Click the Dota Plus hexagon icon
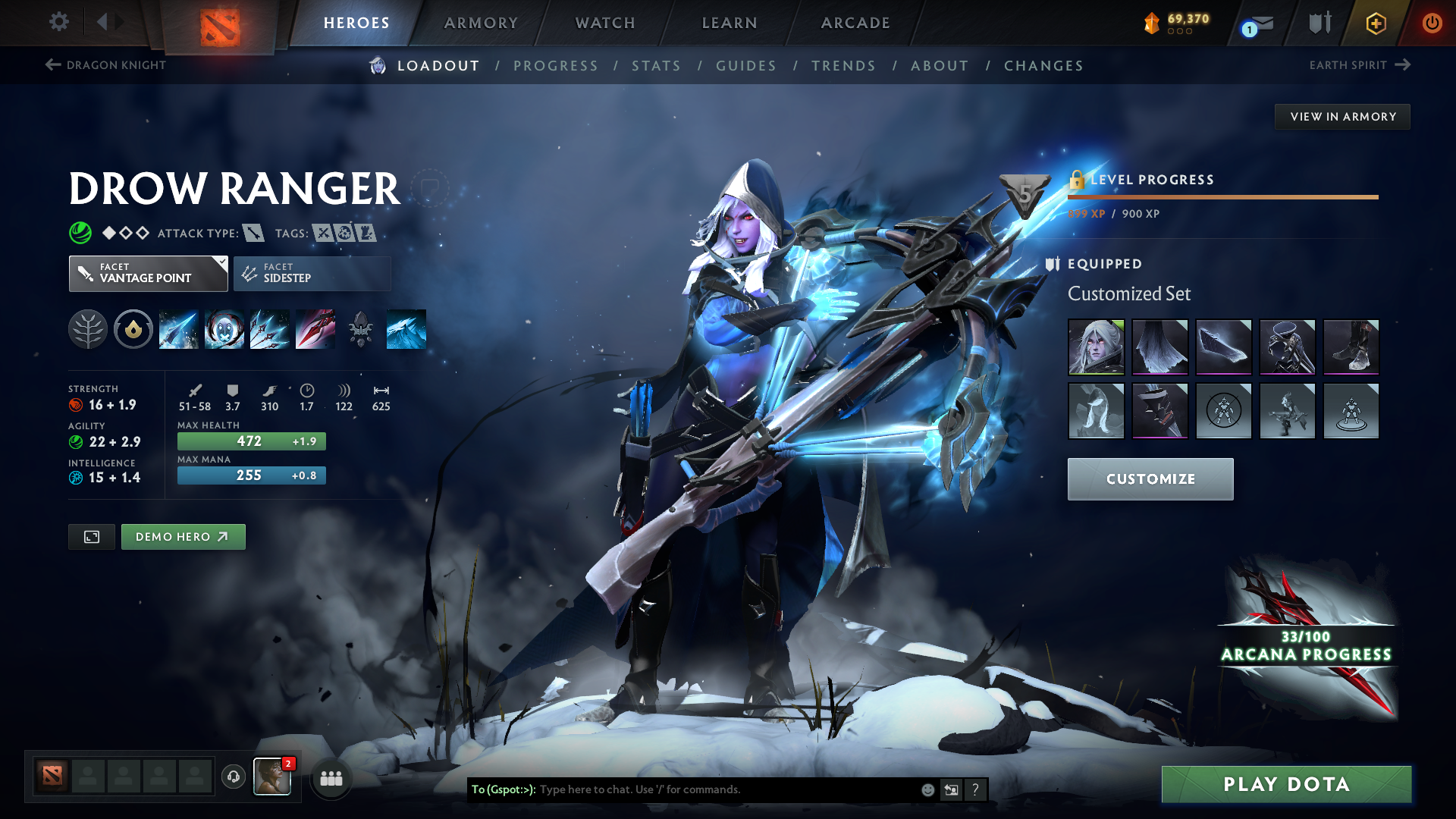Screen dimensions: 1456x819 [x=1375, y=23]
